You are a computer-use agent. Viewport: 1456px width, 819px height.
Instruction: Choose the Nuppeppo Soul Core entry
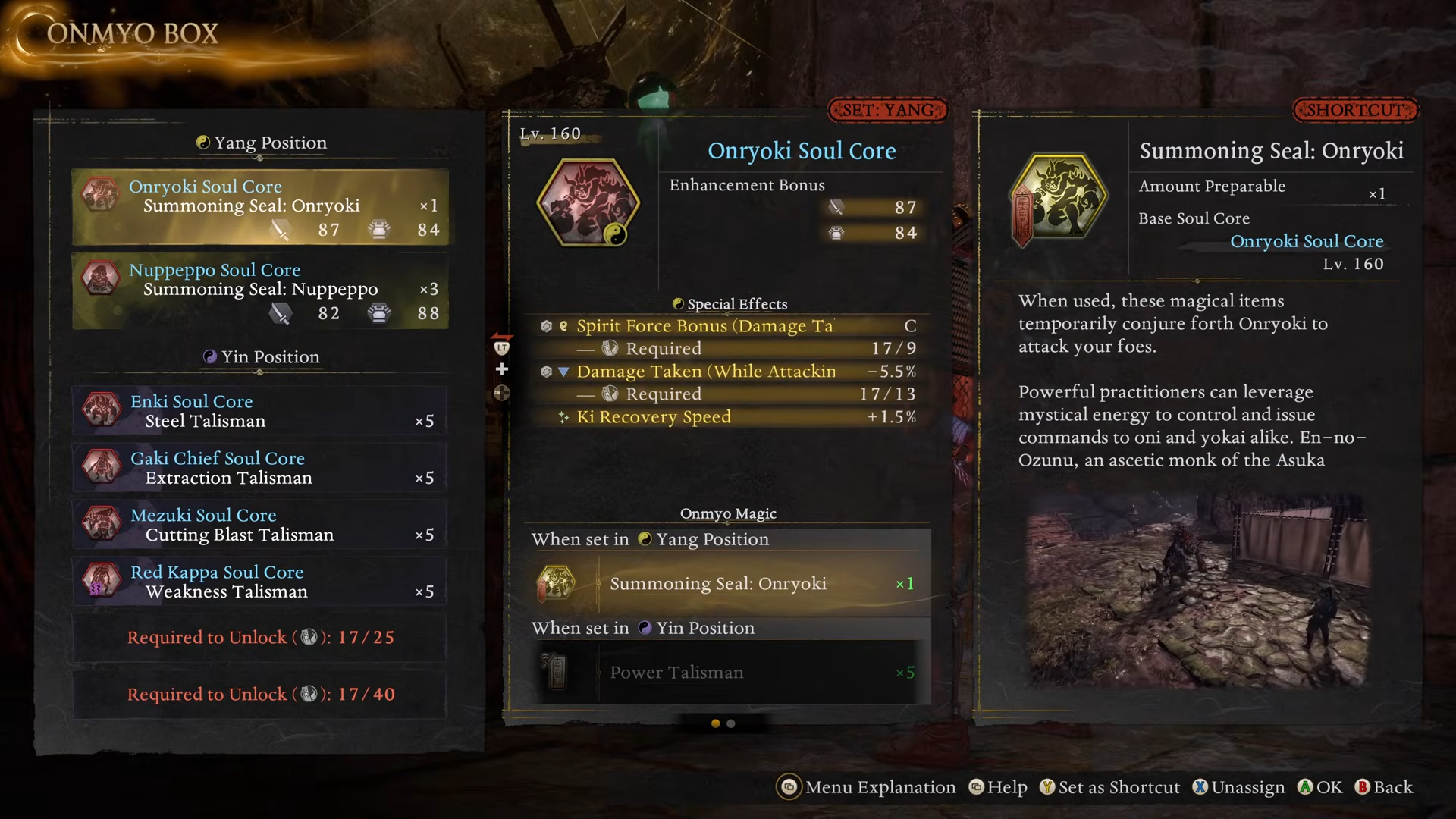point(260,291)
